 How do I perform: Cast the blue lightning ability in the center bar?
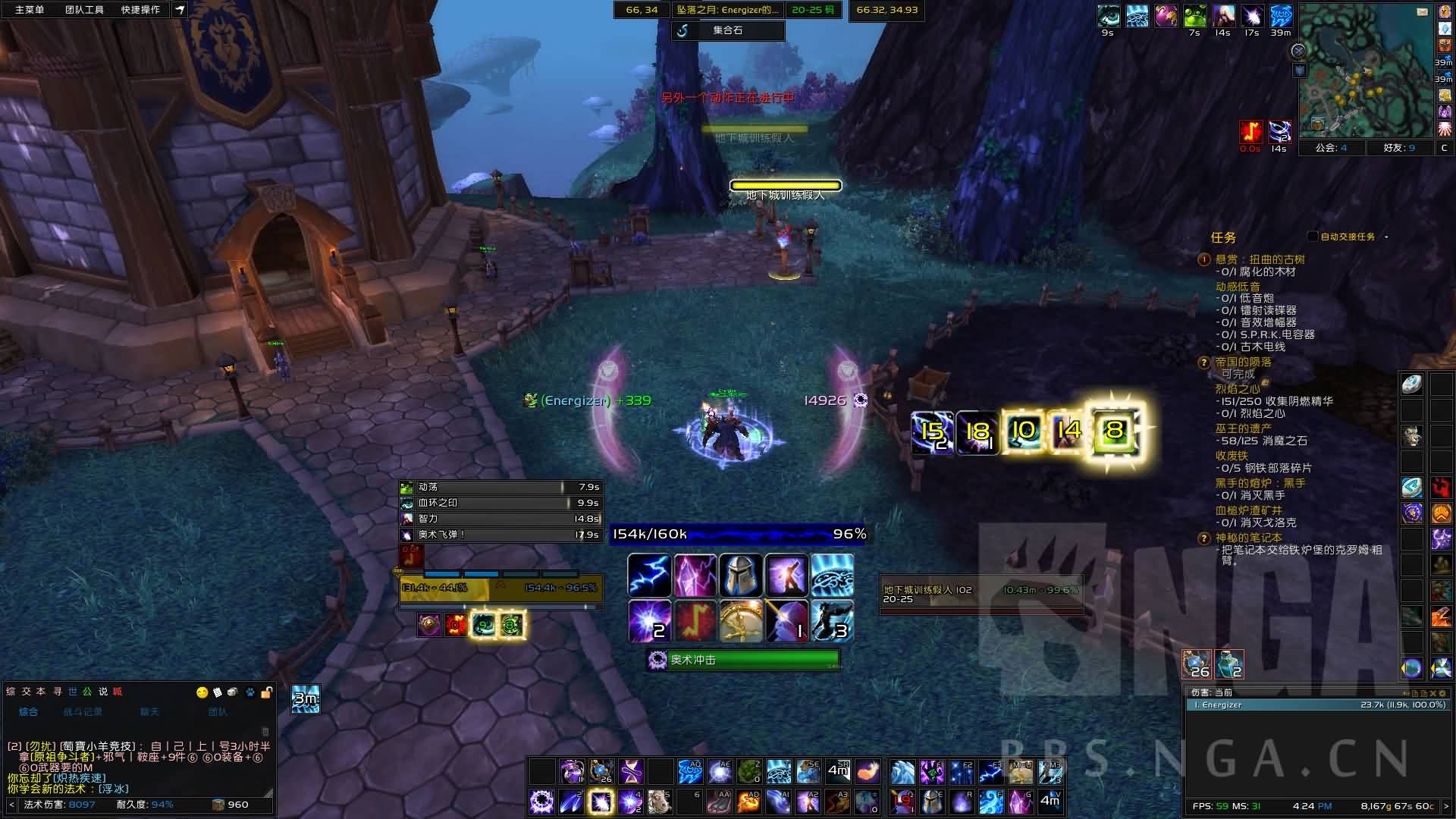pos(649,576)
